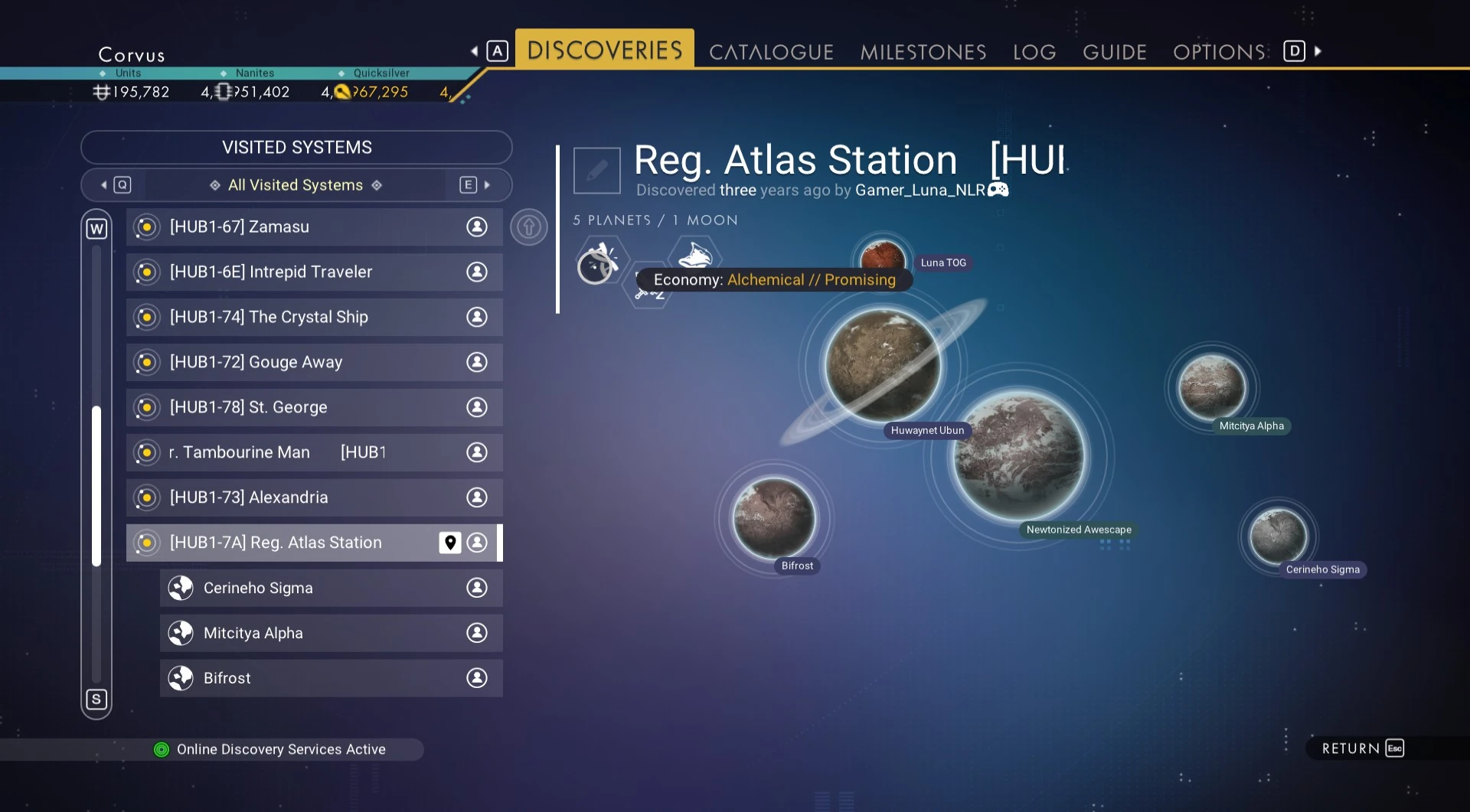Click the Return button
The height and width of the screenshot is (812, 1470).
click(x=1361, y=748)
